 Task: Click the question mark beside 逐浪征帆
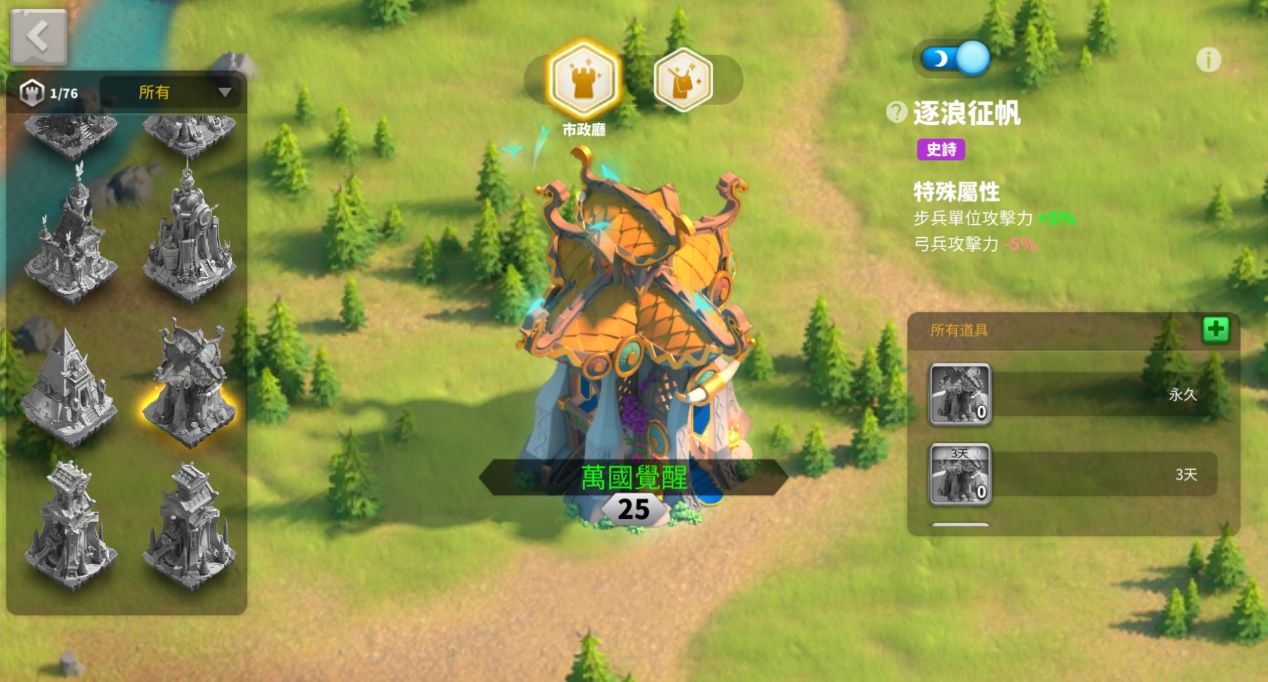coord(897,113)
